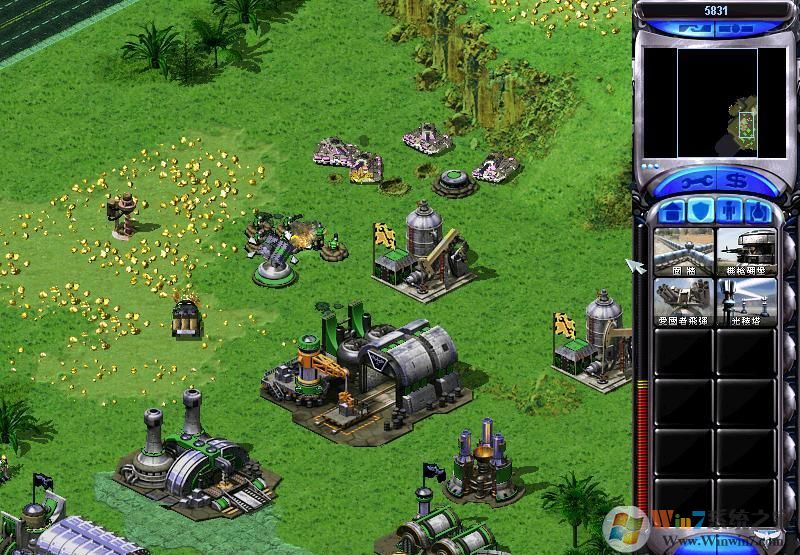Open the infantry tab with soldier icon
This screenshot has width=800, height=555.
(730, 212)
